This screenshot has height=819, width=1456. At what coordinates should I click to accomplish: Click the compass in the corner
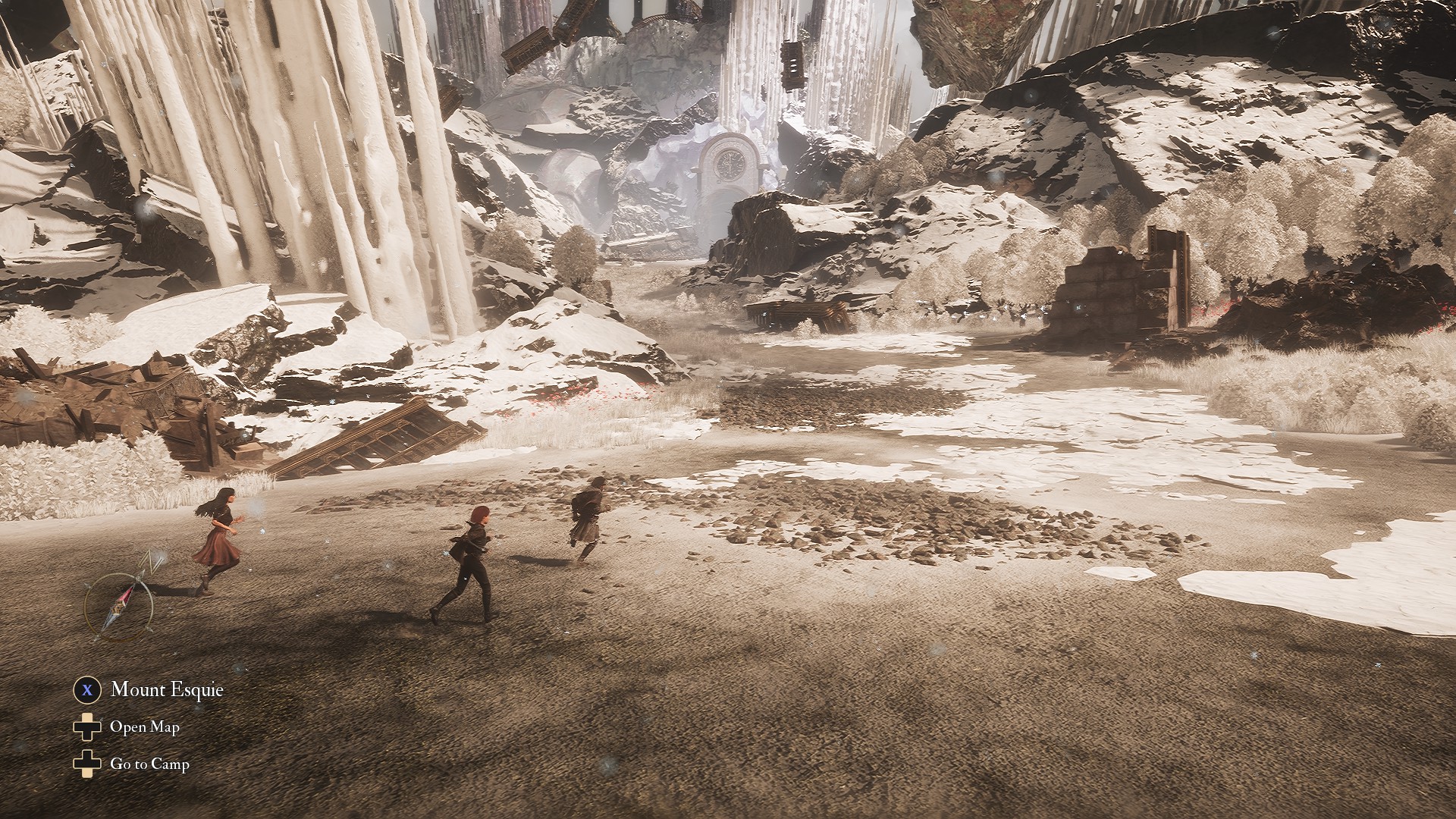(119, 604)
